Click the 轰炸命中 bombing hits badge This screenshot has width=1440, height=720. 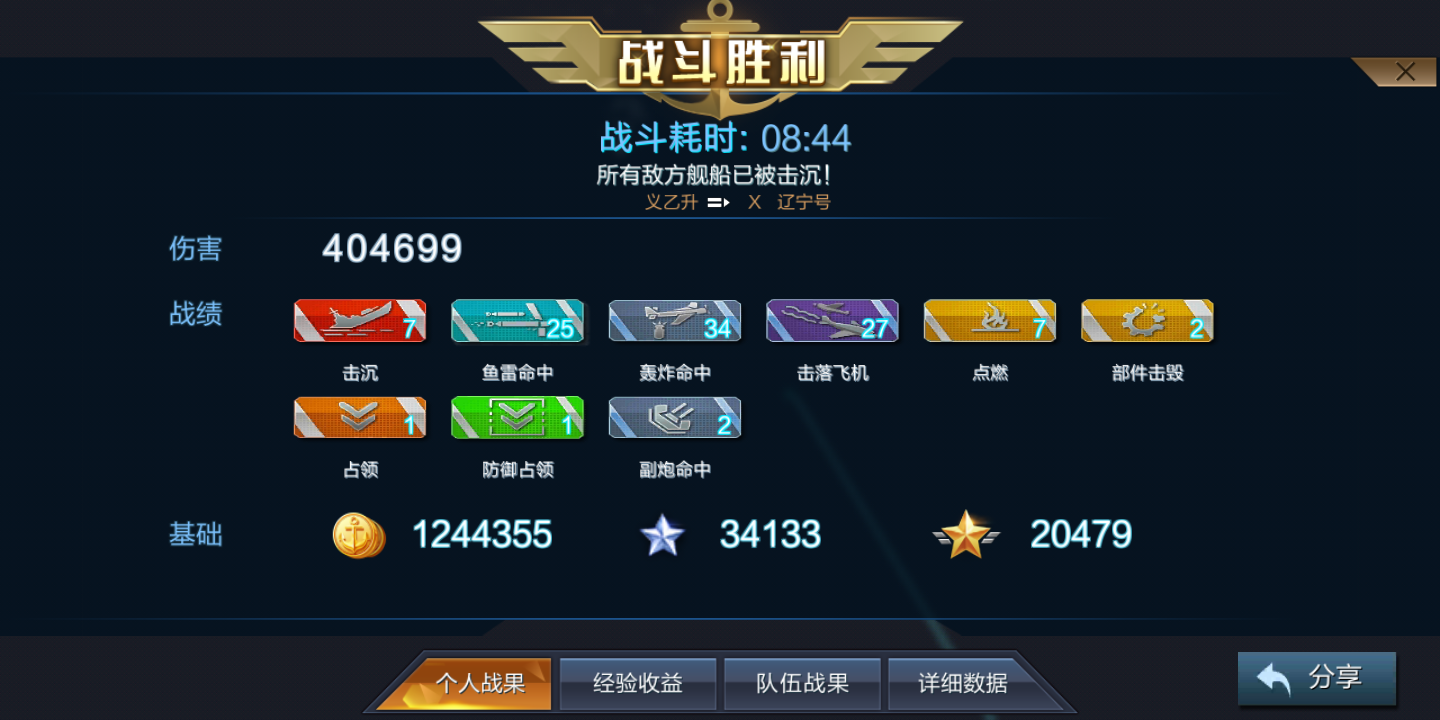coord(674,320)
